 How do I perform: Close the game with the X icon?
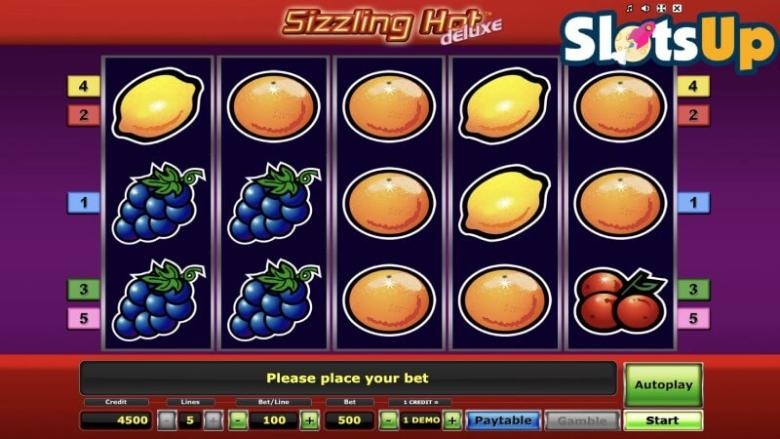(676, 9)
